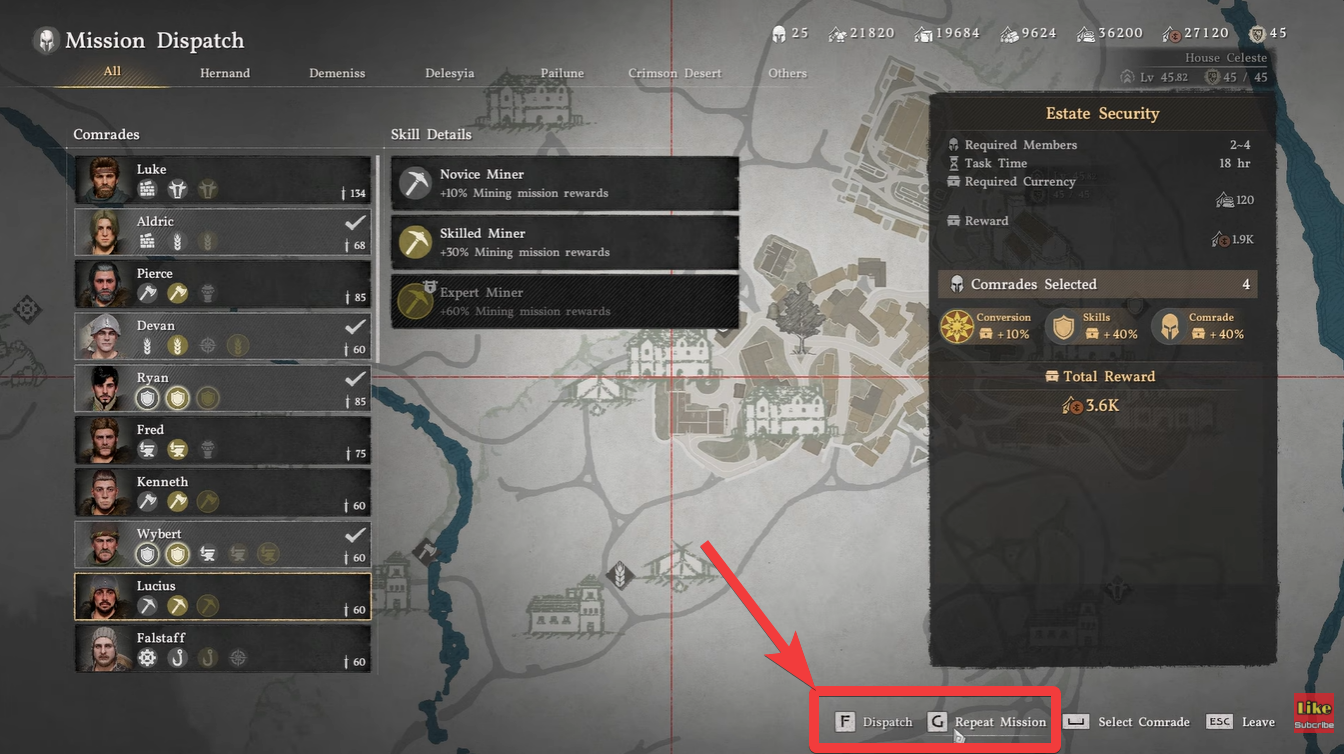Select the Skilled Miner skill icon
1344x754 pixels.
click(414, 240)
